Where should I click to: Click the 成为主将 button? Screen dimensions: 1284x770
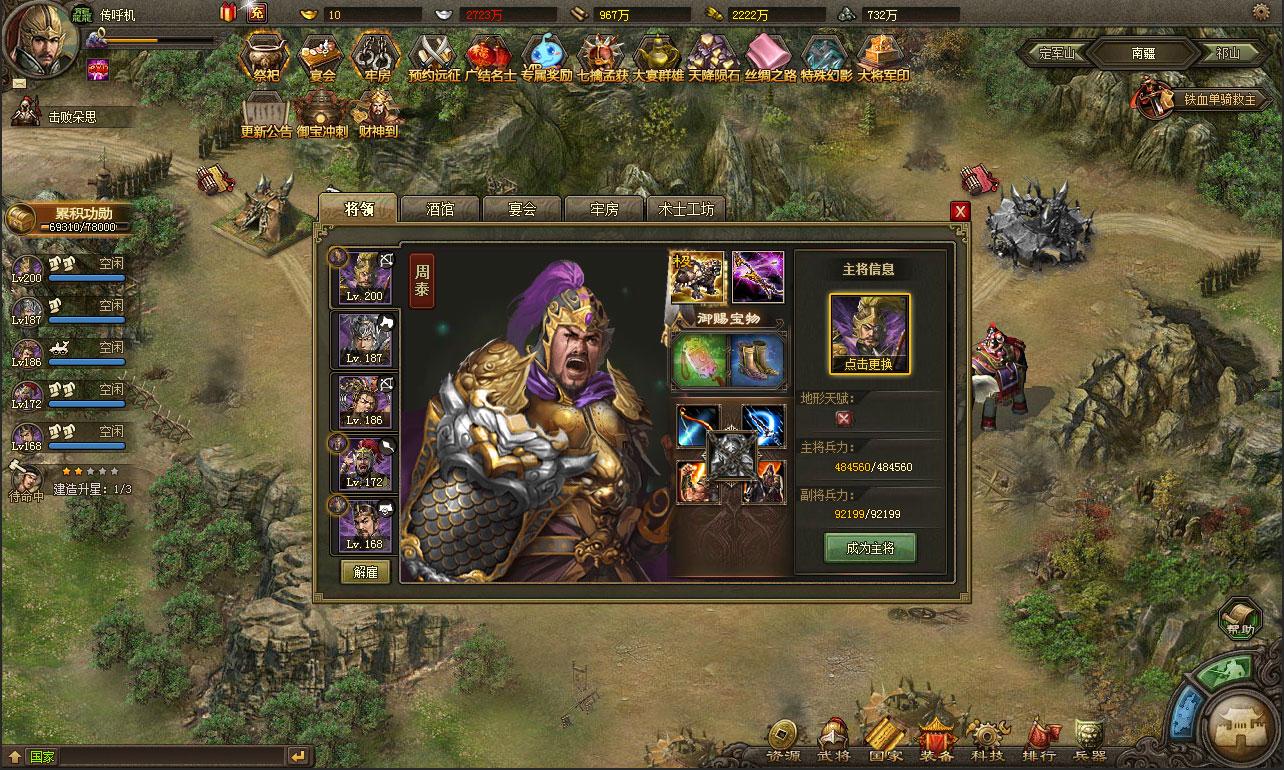[869, 548]
